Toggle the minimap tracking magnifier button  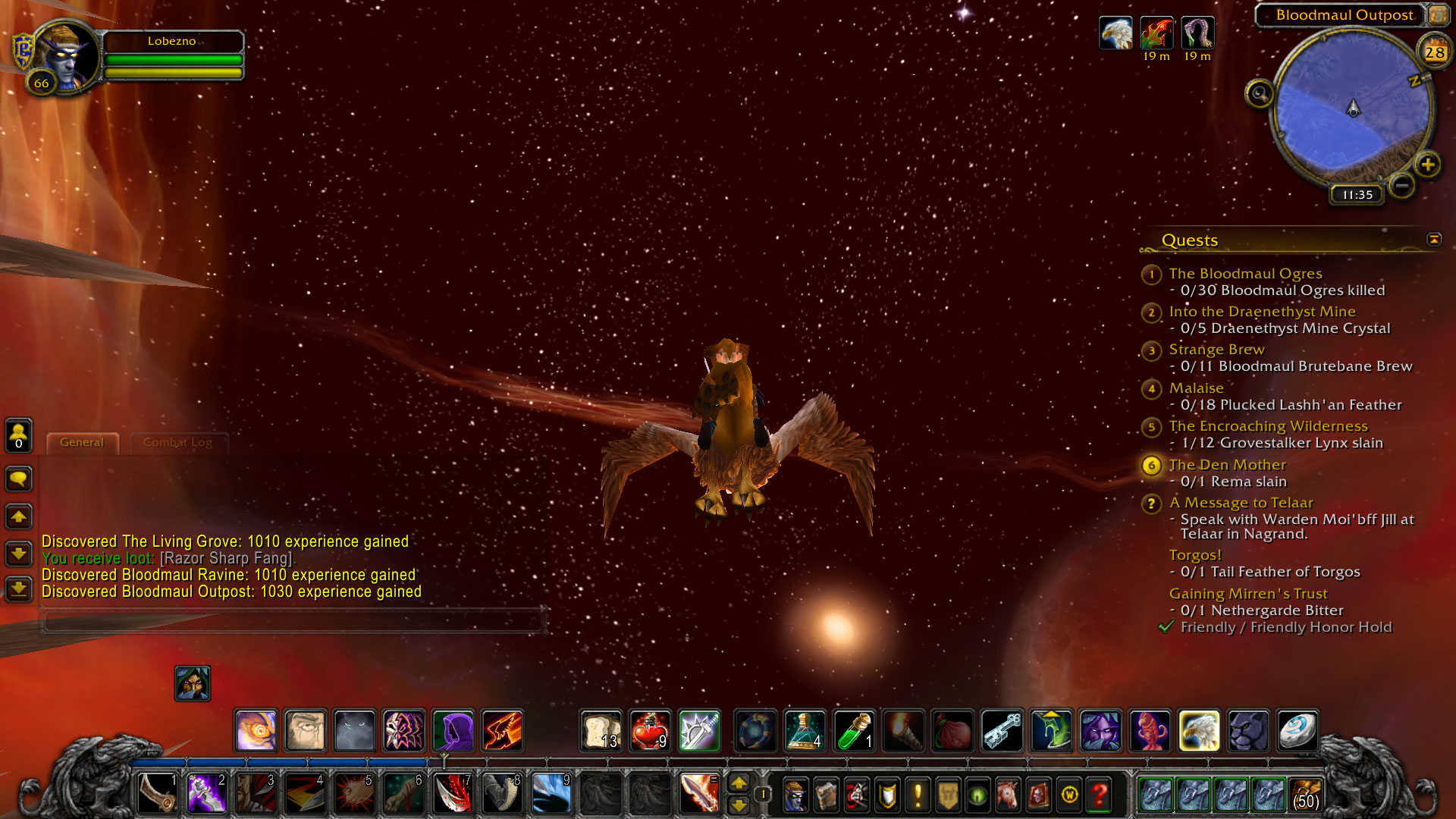(1260, 94)
